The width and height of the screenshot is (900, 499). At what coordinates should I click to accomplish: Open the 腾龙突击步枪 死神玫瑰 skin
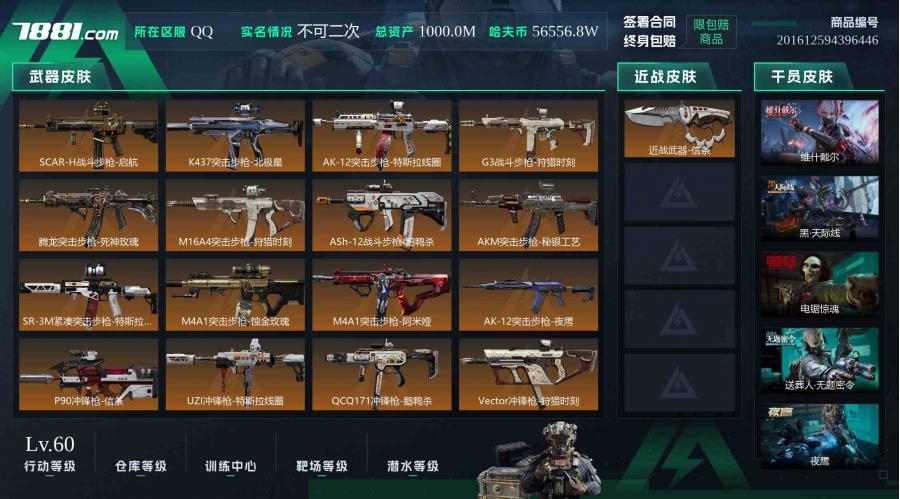click(89, 215)
